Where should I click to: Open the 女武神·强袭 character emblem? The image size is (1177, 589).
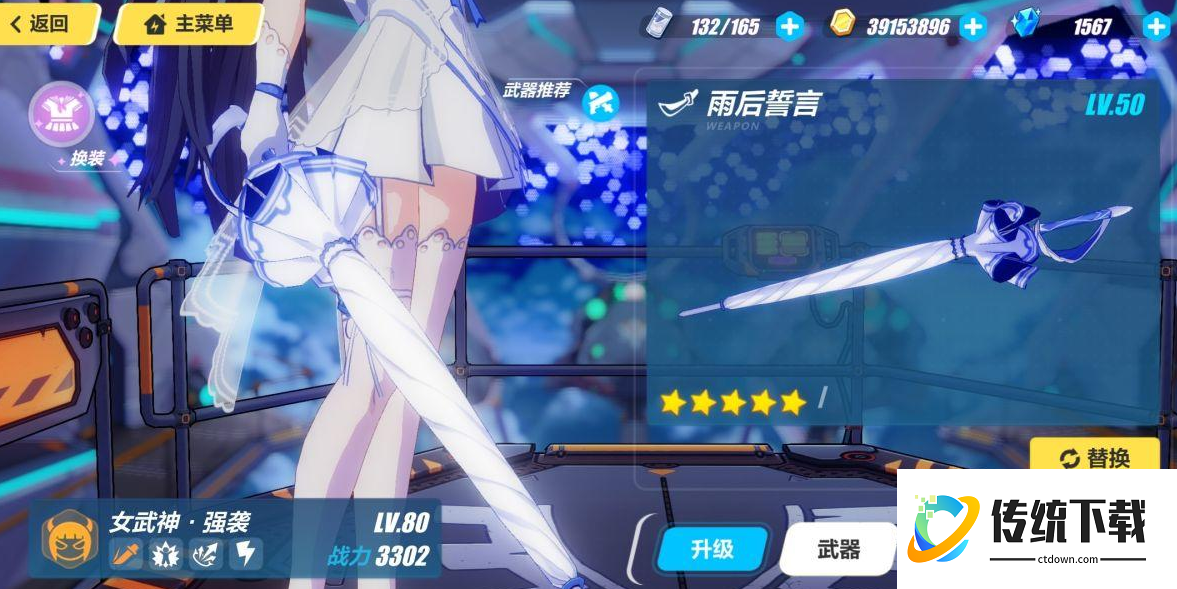pos(69,538)
